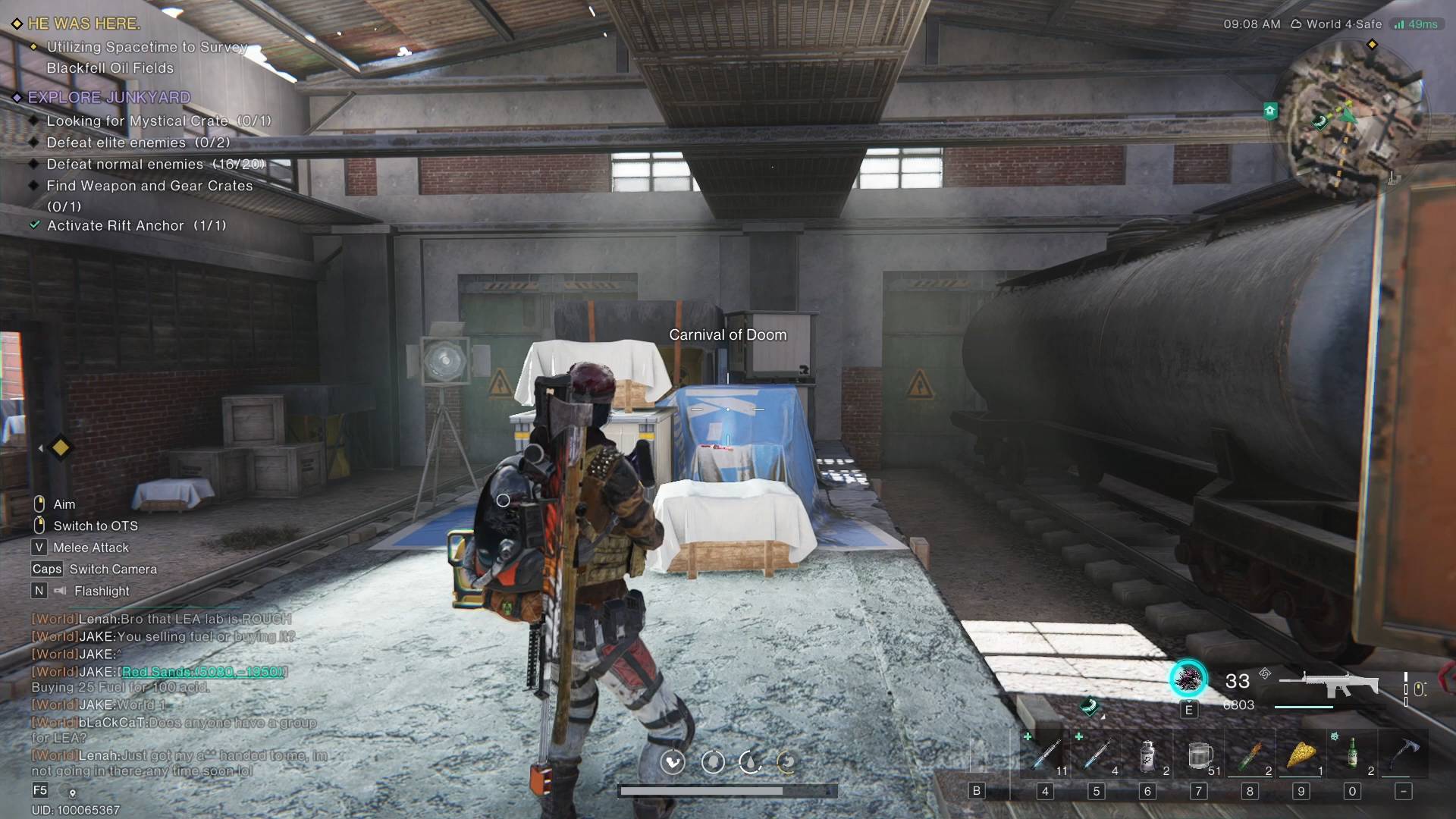Select the green bottle hotbar slot
Screen dimensions: 1456x819
(x=1352, y=755)
